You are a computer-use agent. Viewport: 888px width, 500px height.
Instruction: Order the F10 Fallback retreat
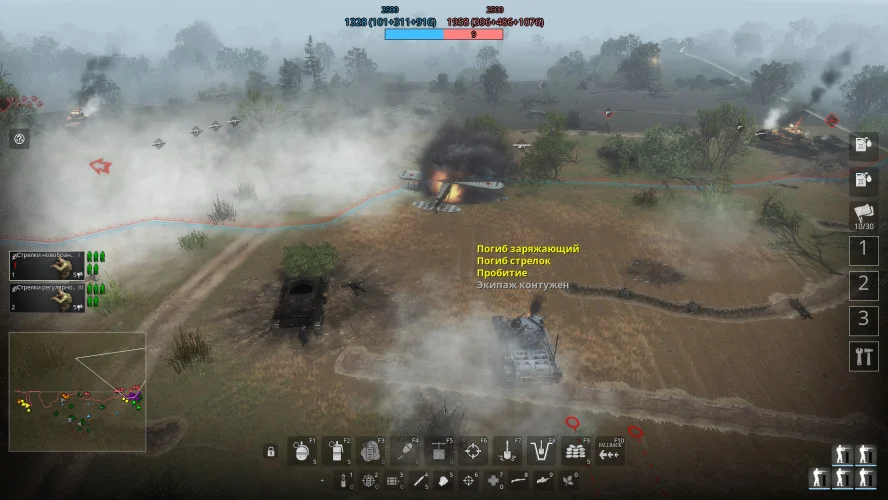[x=610, y=451]
